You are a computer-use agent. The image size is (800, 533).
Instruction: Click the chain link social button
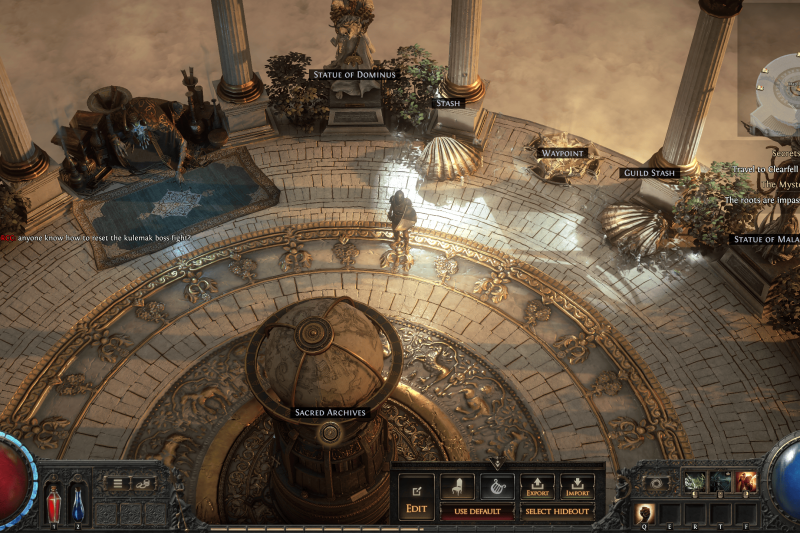click(143, 483)
